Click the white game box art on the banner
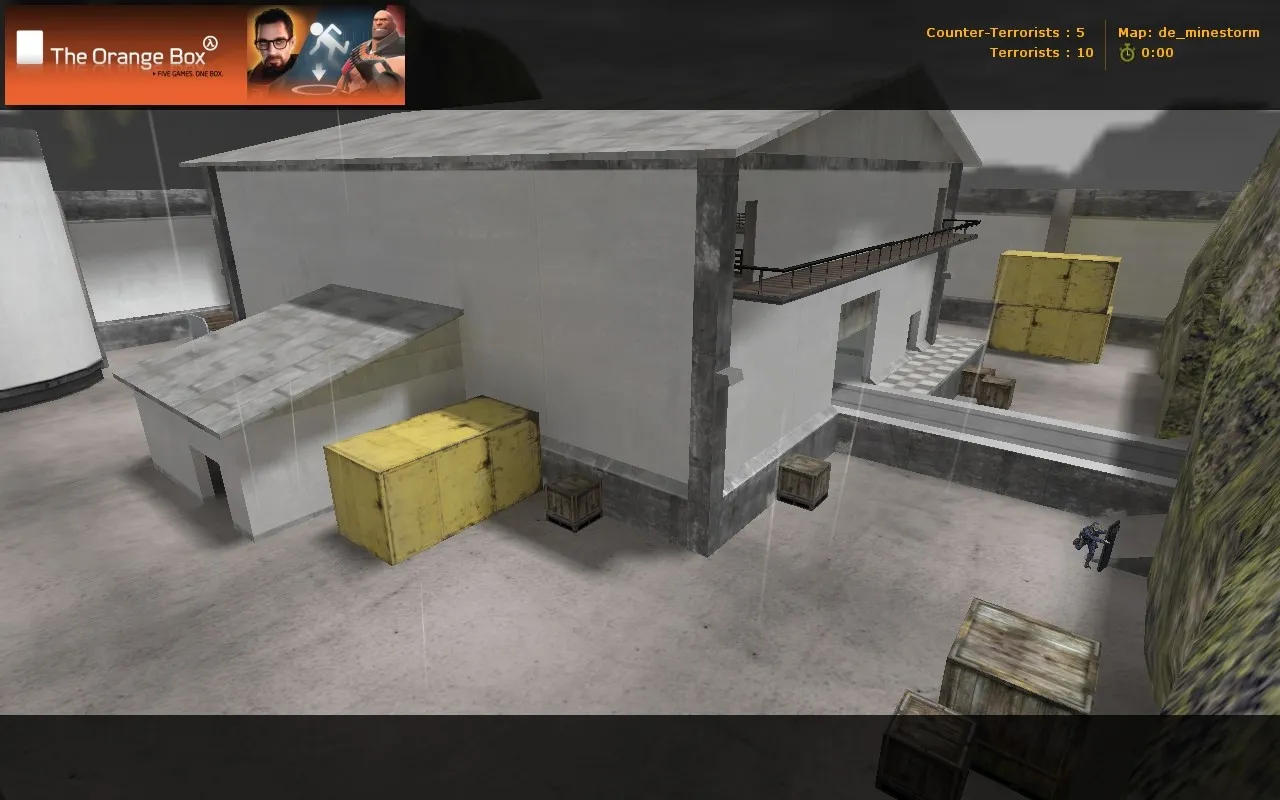 click(30, 45)
